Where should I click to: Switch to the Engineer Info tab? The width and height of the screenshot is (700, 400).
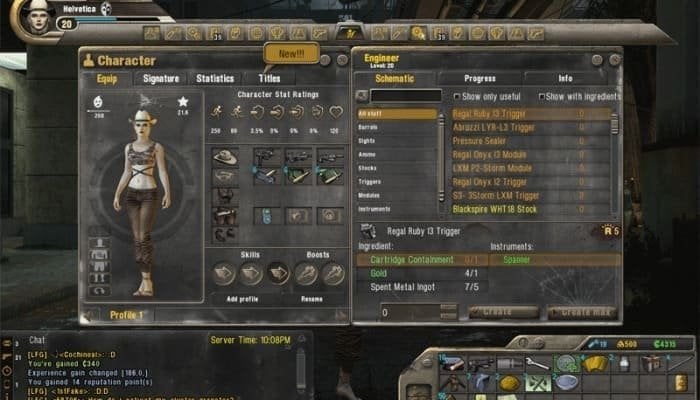click(x=565, y=78)
